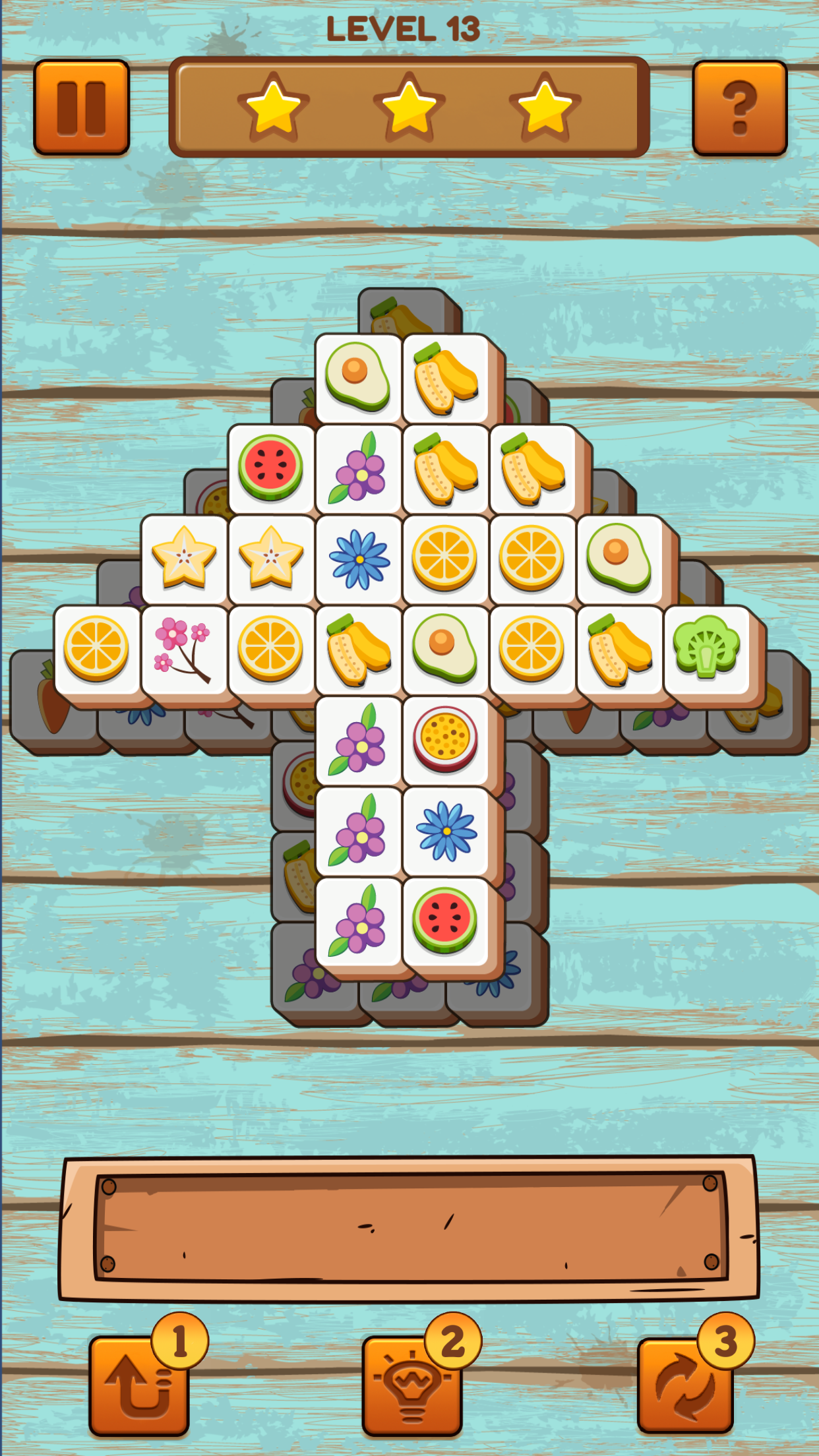Choose the watermelon tile above the starfruit
The height and width of the screenshot is (1456, 819).
(271, 467)
